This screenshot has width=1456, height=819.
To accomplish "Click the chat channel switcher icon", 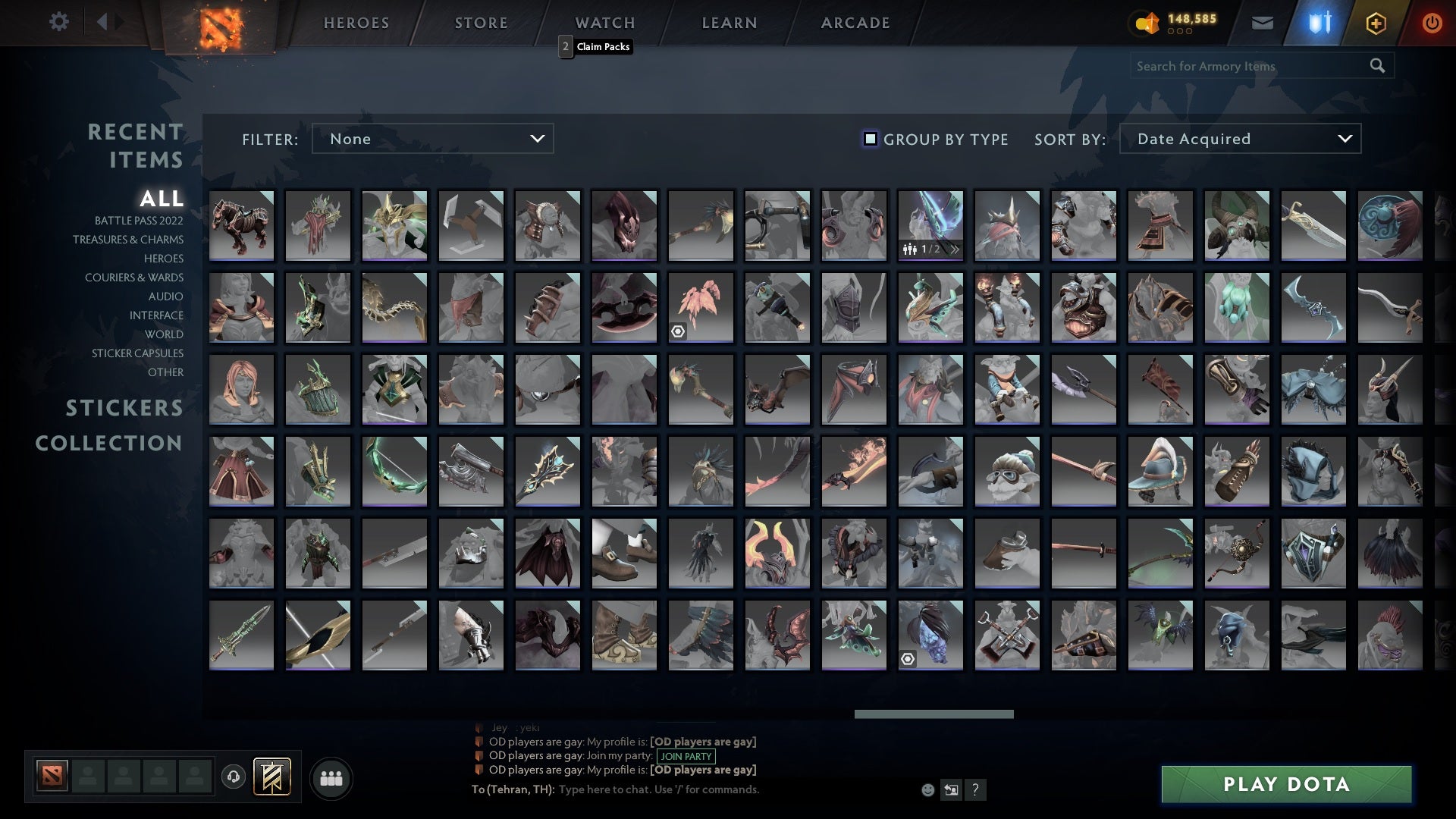I will pyautogui.click(x=951, y=789).
